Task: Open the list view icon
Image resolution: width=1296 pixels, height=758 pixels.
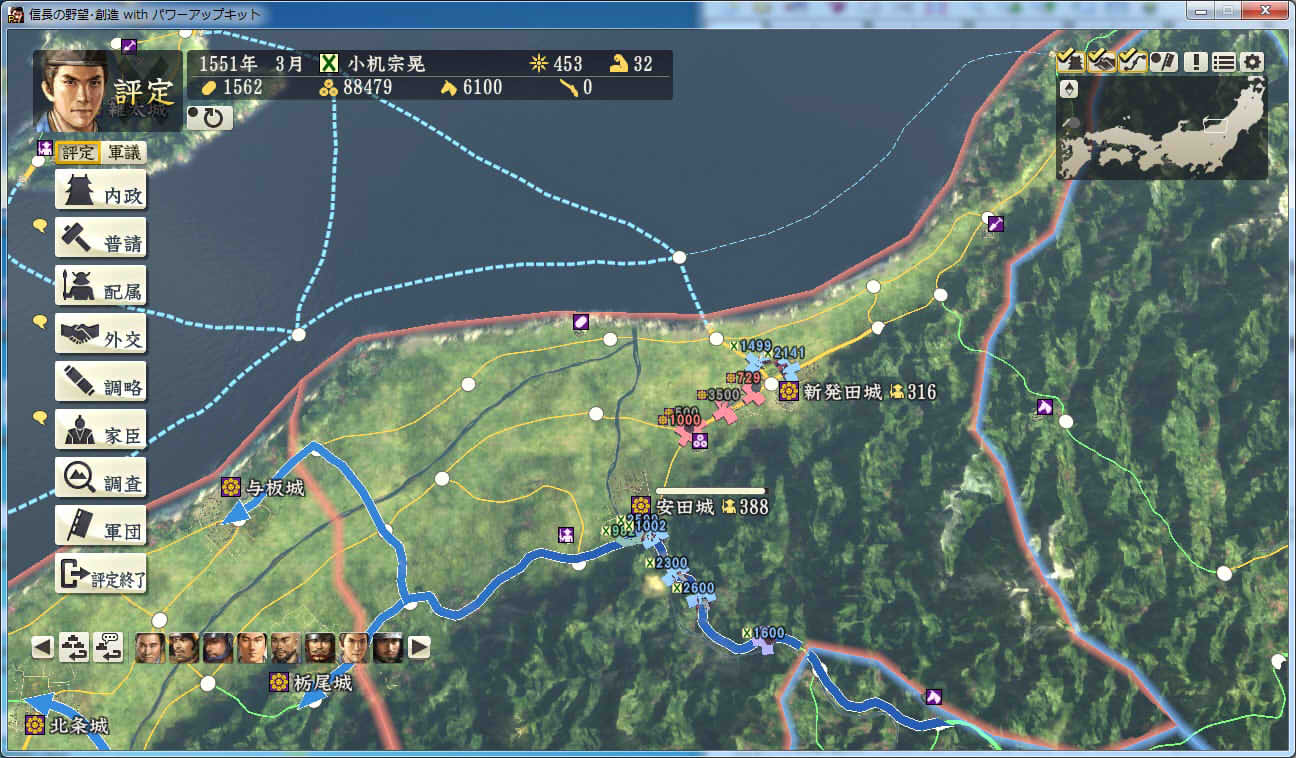Action: 1224,62
